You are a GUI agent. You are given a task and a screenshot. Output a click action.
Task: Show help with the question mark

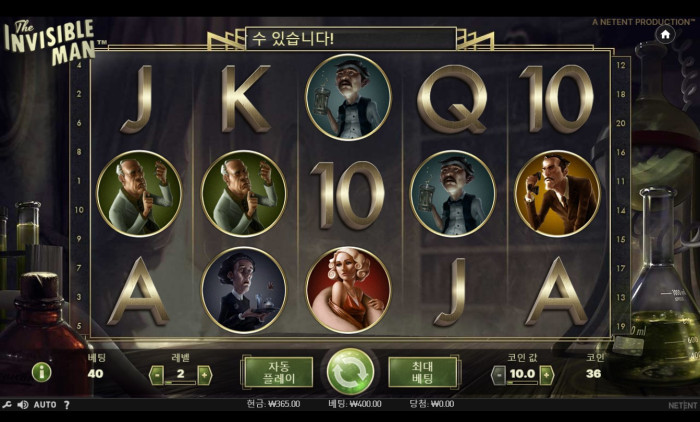pyautogui.click(x=67, y=405)
